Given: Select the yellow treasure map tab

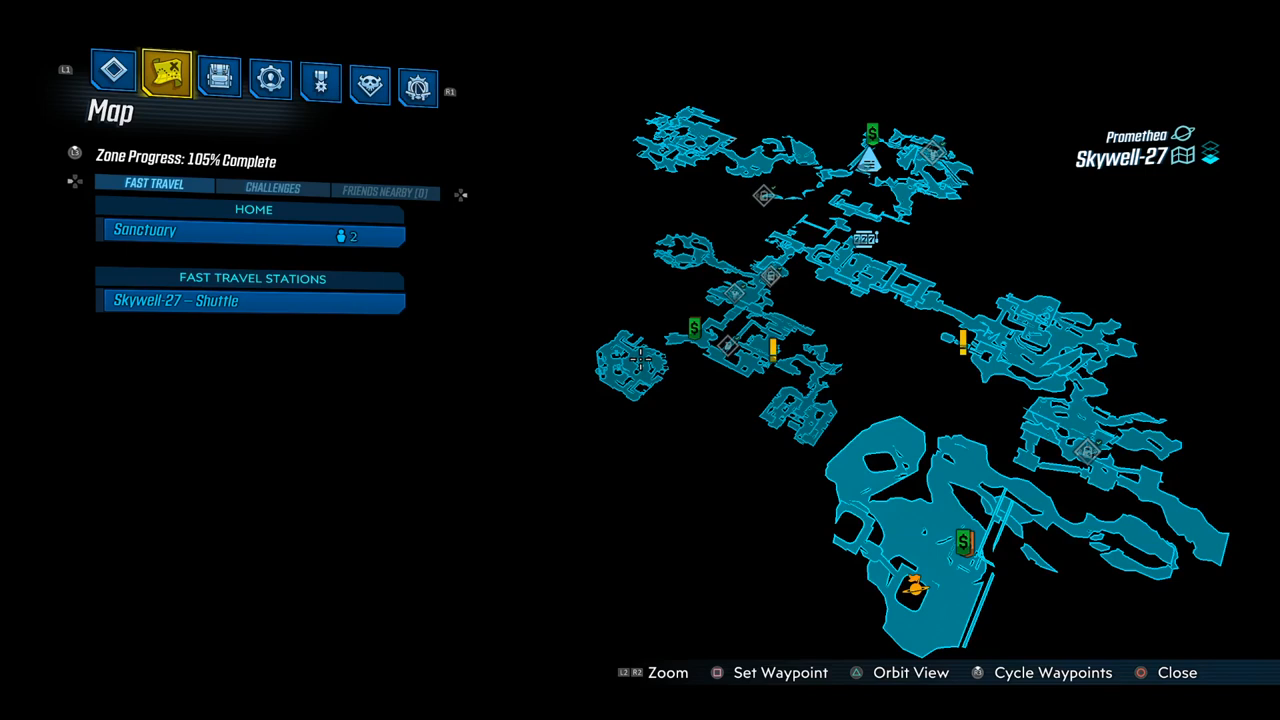Looking at the screenshot, I should 166,73.
